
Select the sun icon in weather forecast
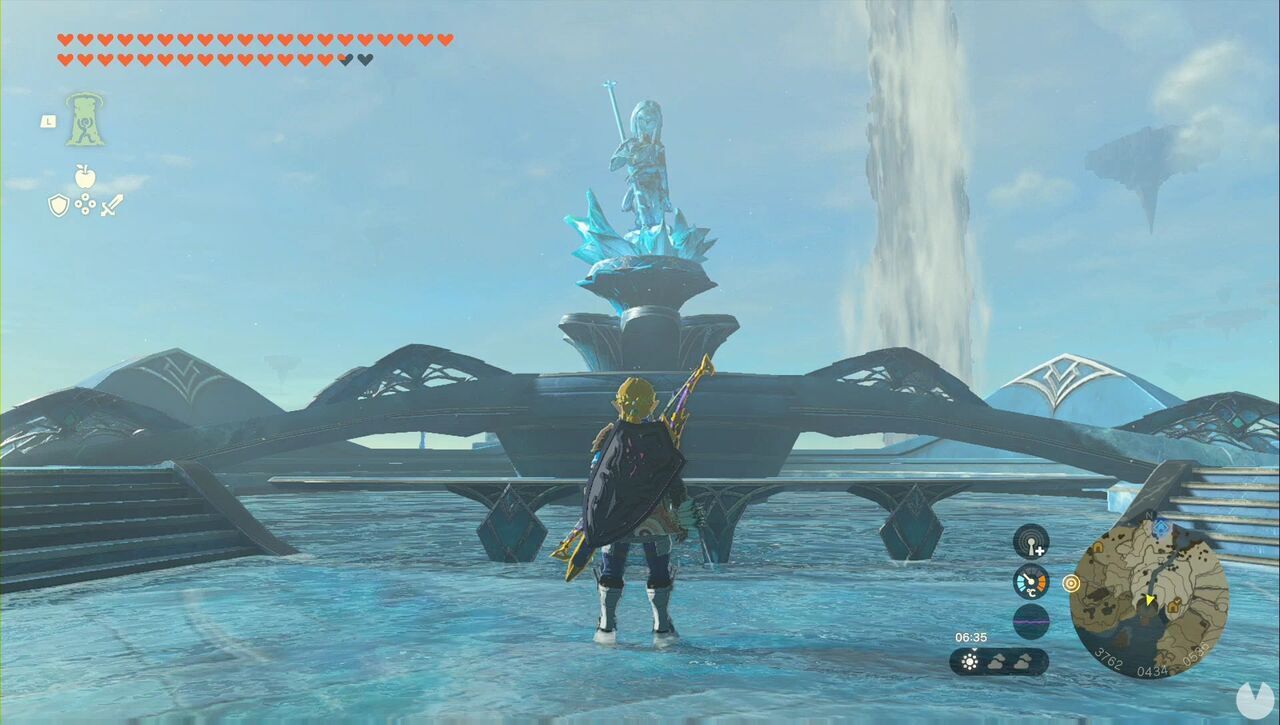(x=970, y=661)
